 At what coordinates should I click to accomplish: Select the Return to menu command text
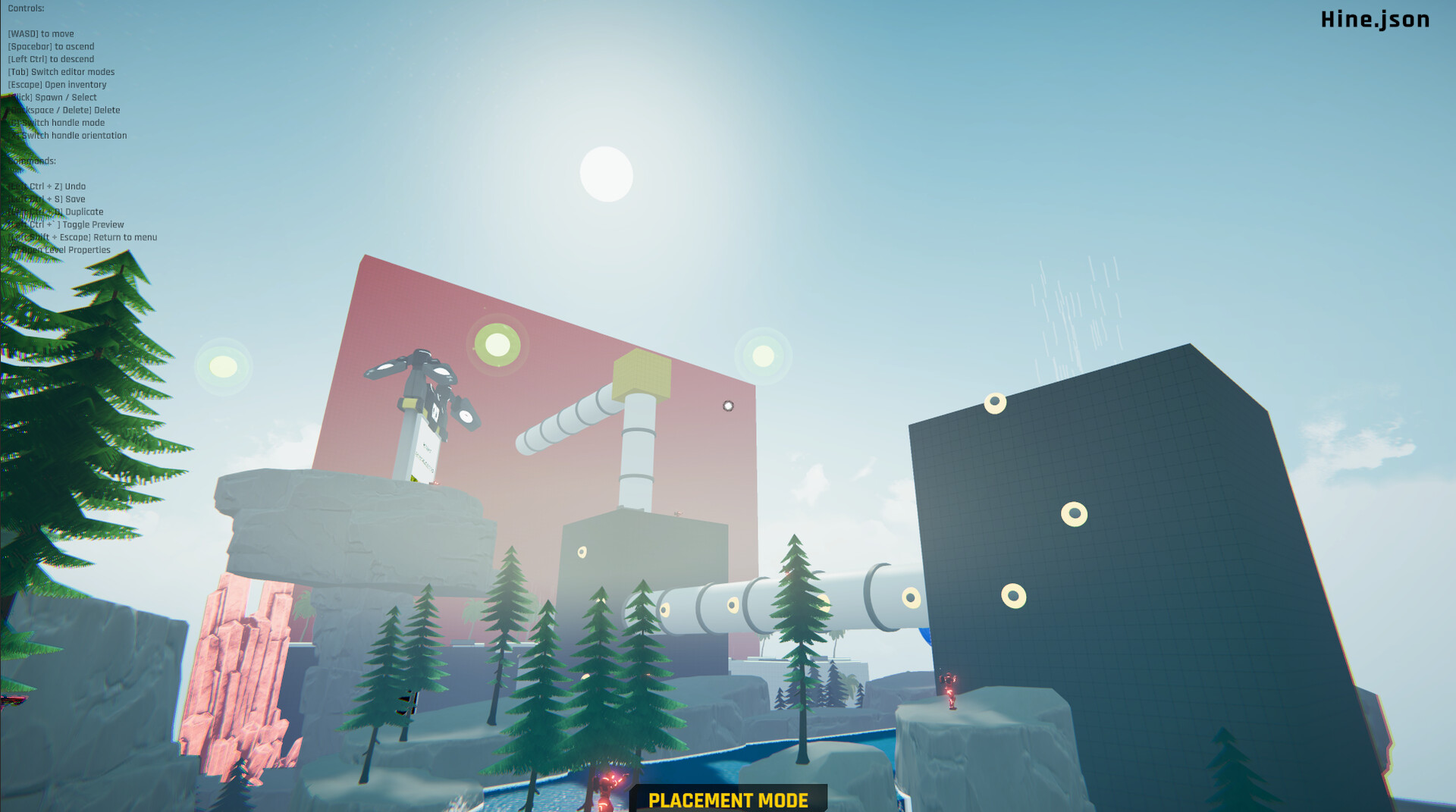84,237
